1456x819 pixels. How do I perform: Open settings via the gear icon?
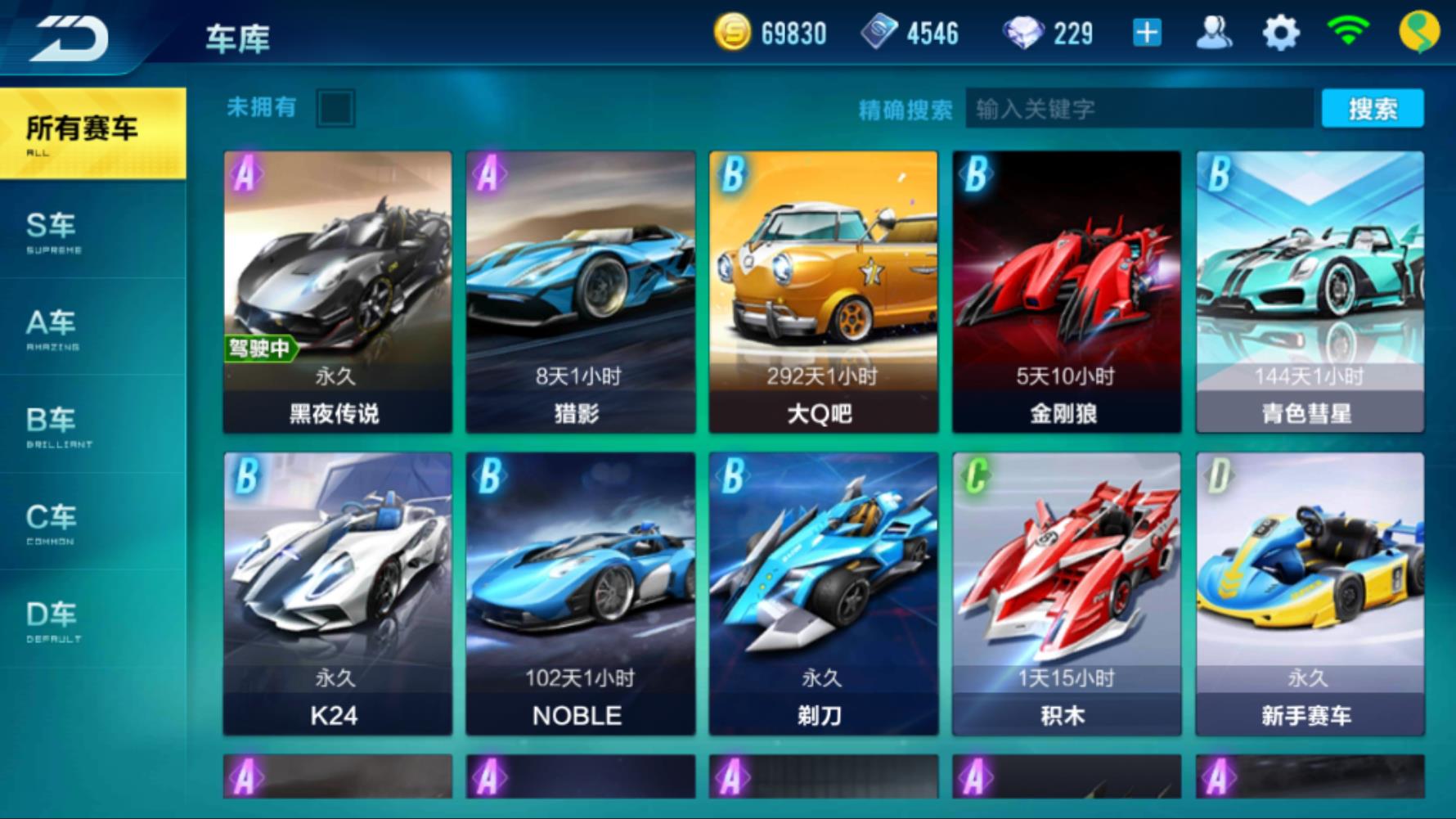(1280, 34)
